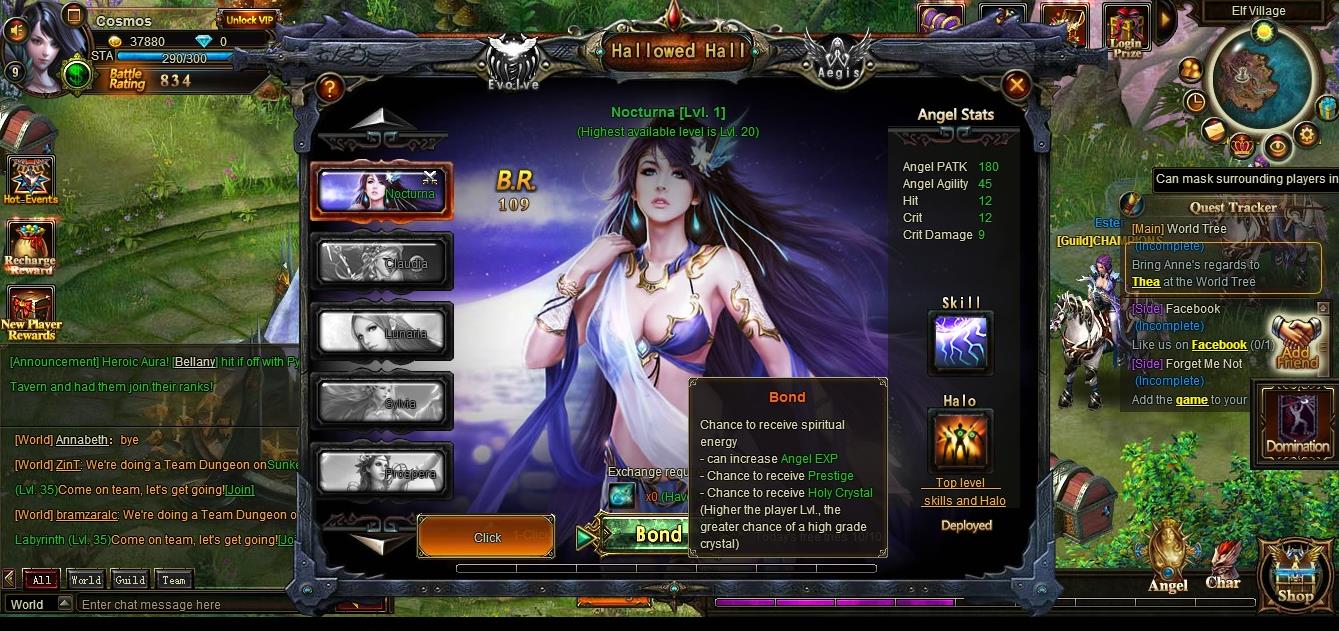Open the Hallowed Hall help question mark
1339x631 pixels.
pyautogui.click(x=328, y=88)
